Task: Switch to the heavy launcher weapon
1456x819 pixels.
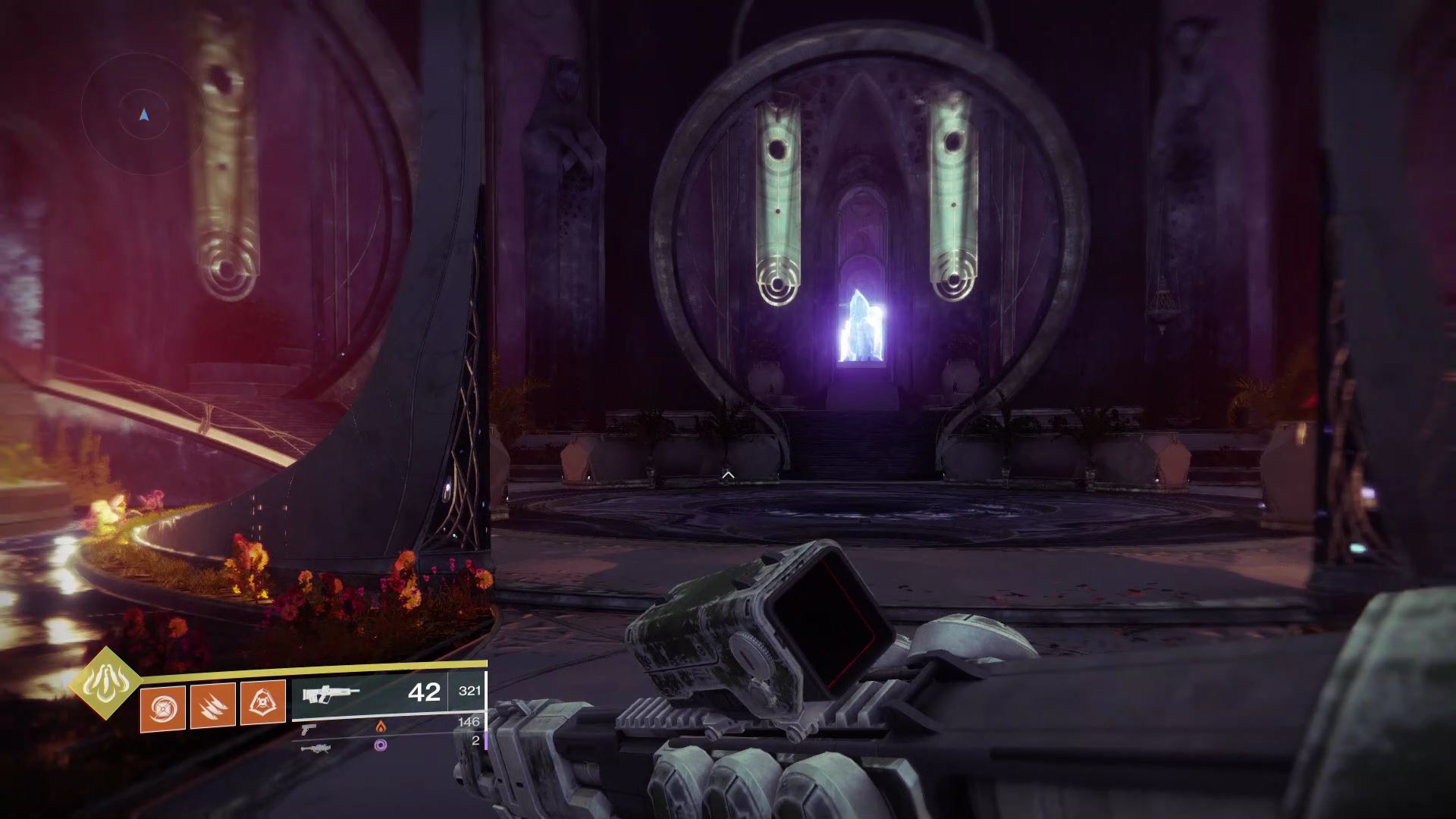Action: click(x=314, y=748)
